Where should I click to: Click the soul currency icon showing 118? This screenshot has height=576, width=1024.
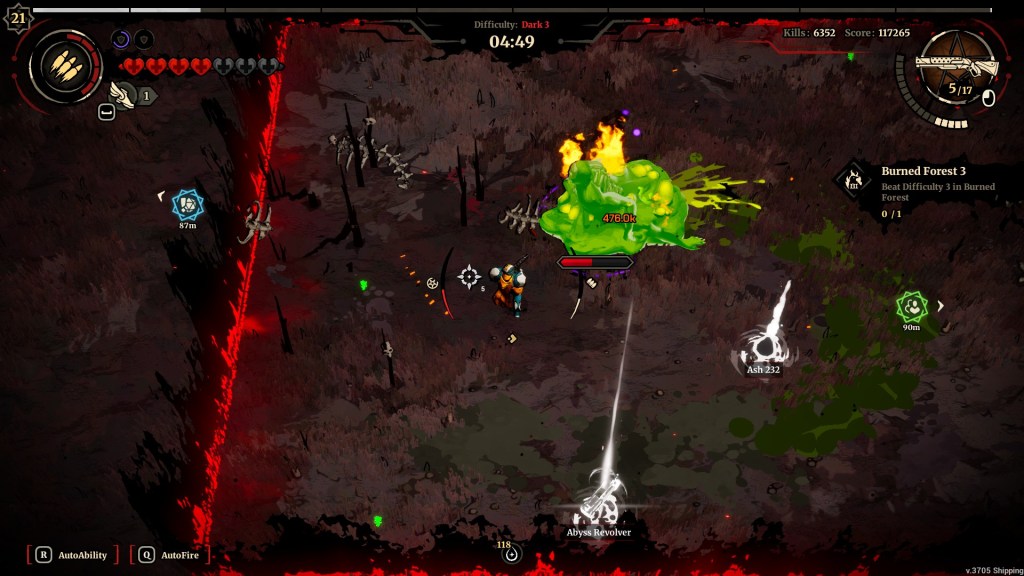pos(512,555)
